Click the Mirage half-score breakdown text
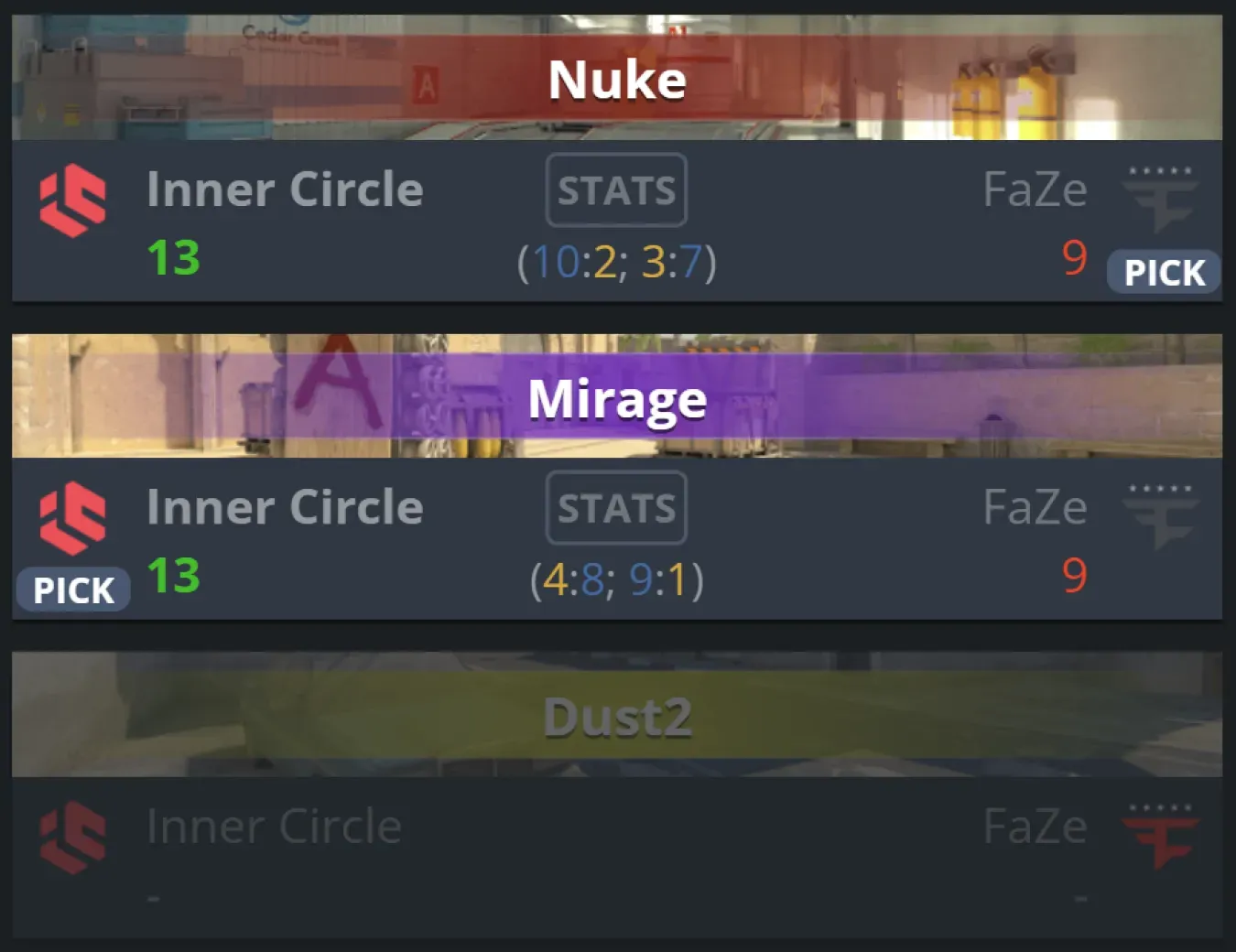The height and width of the screenshot is (952, 1236). pyautogui.click(x=615, y=580)
